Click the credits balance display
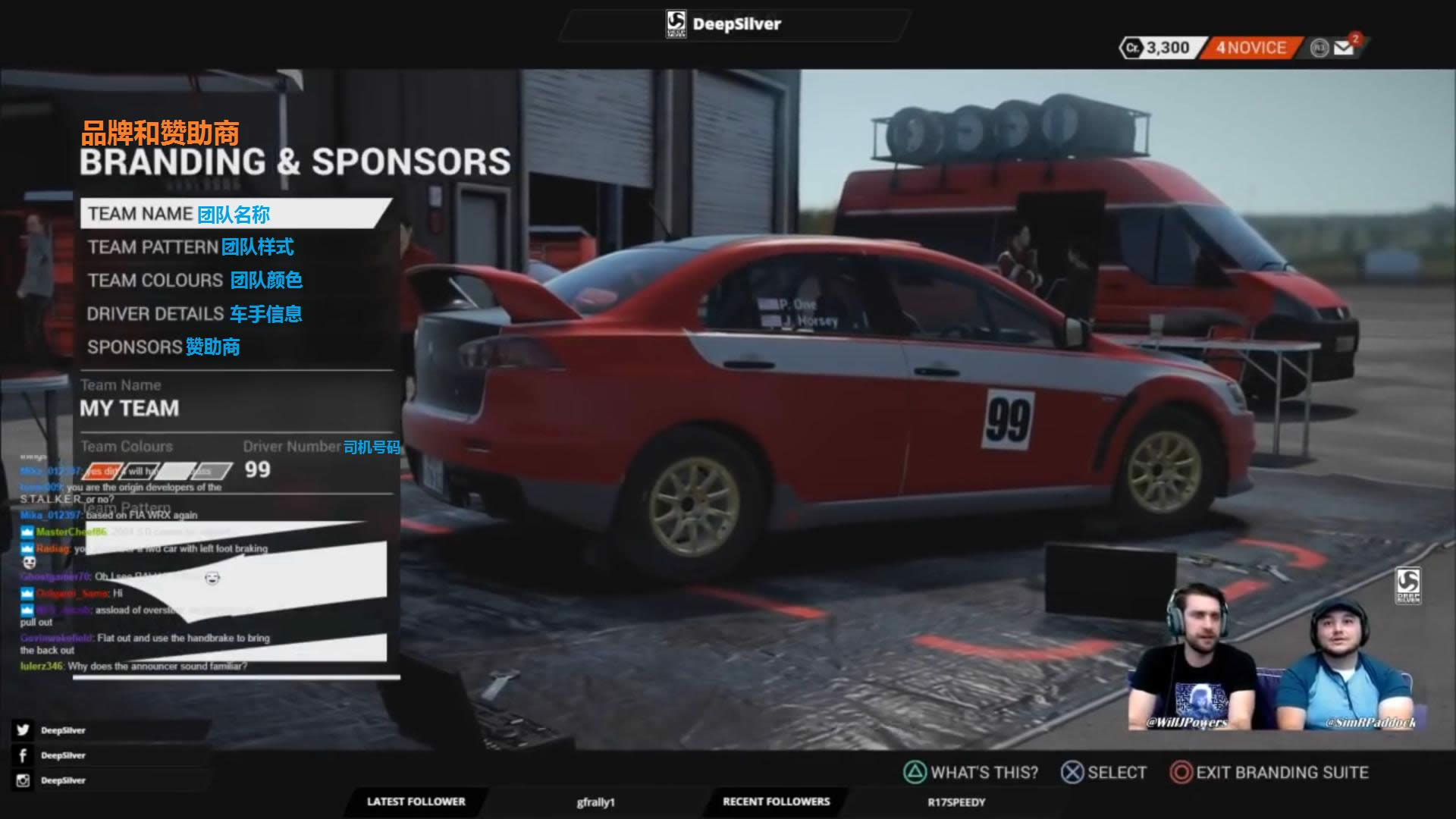The height and width of the screenshot is (819, 1456). [x=1158, y=48]
